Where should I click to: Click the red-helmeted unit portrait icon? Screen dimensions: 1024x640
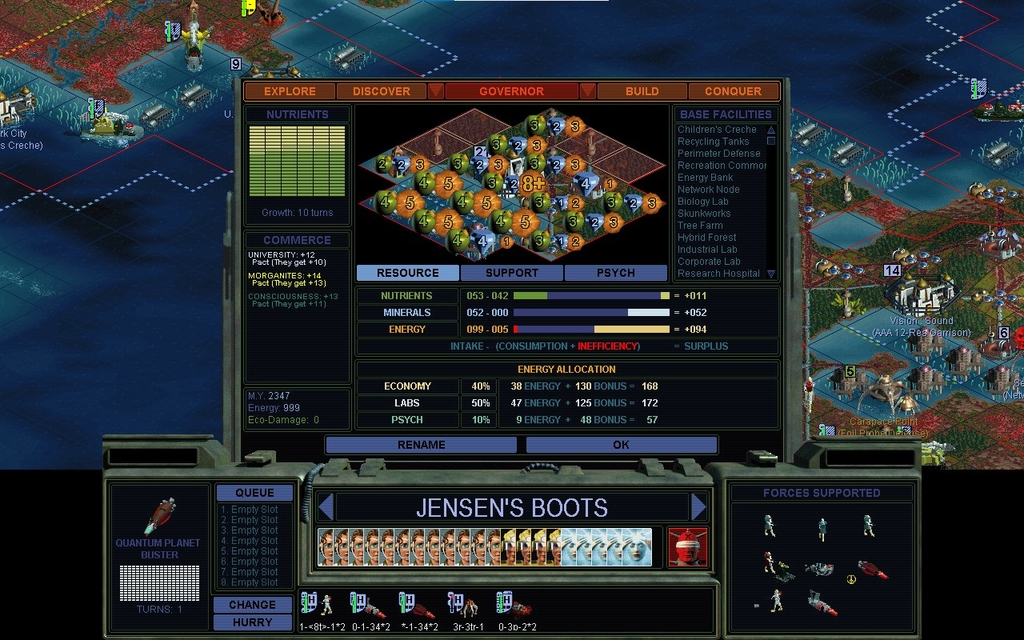[687, 547]
